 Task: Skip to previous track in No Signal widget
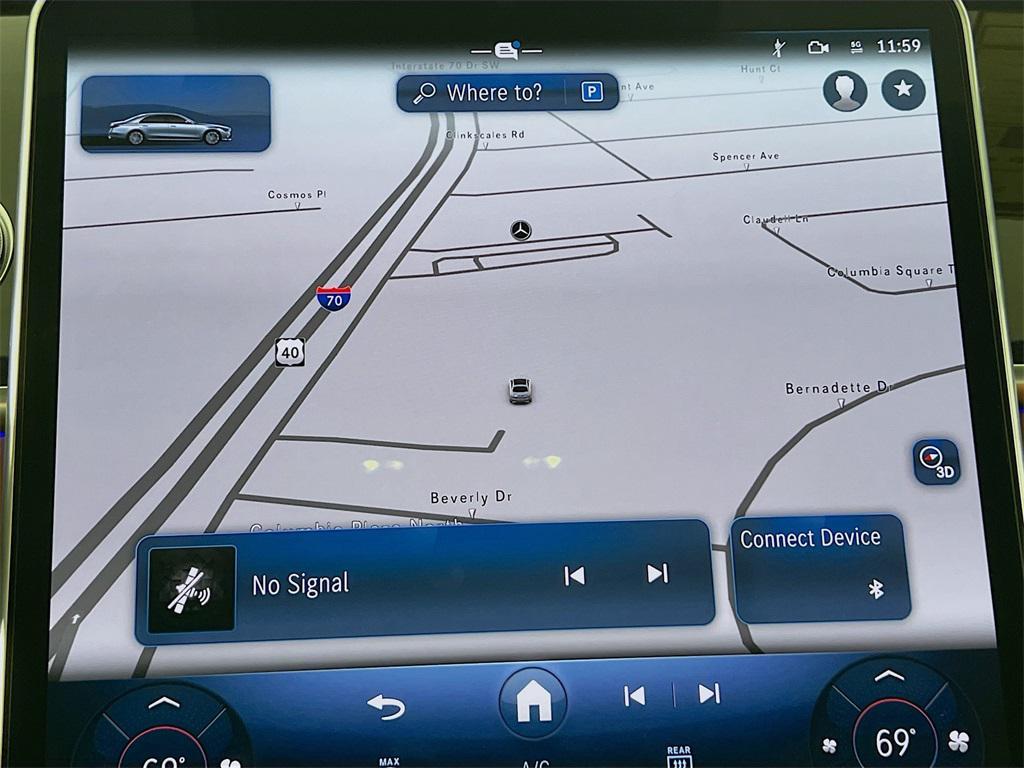click(x=574, y=575)
